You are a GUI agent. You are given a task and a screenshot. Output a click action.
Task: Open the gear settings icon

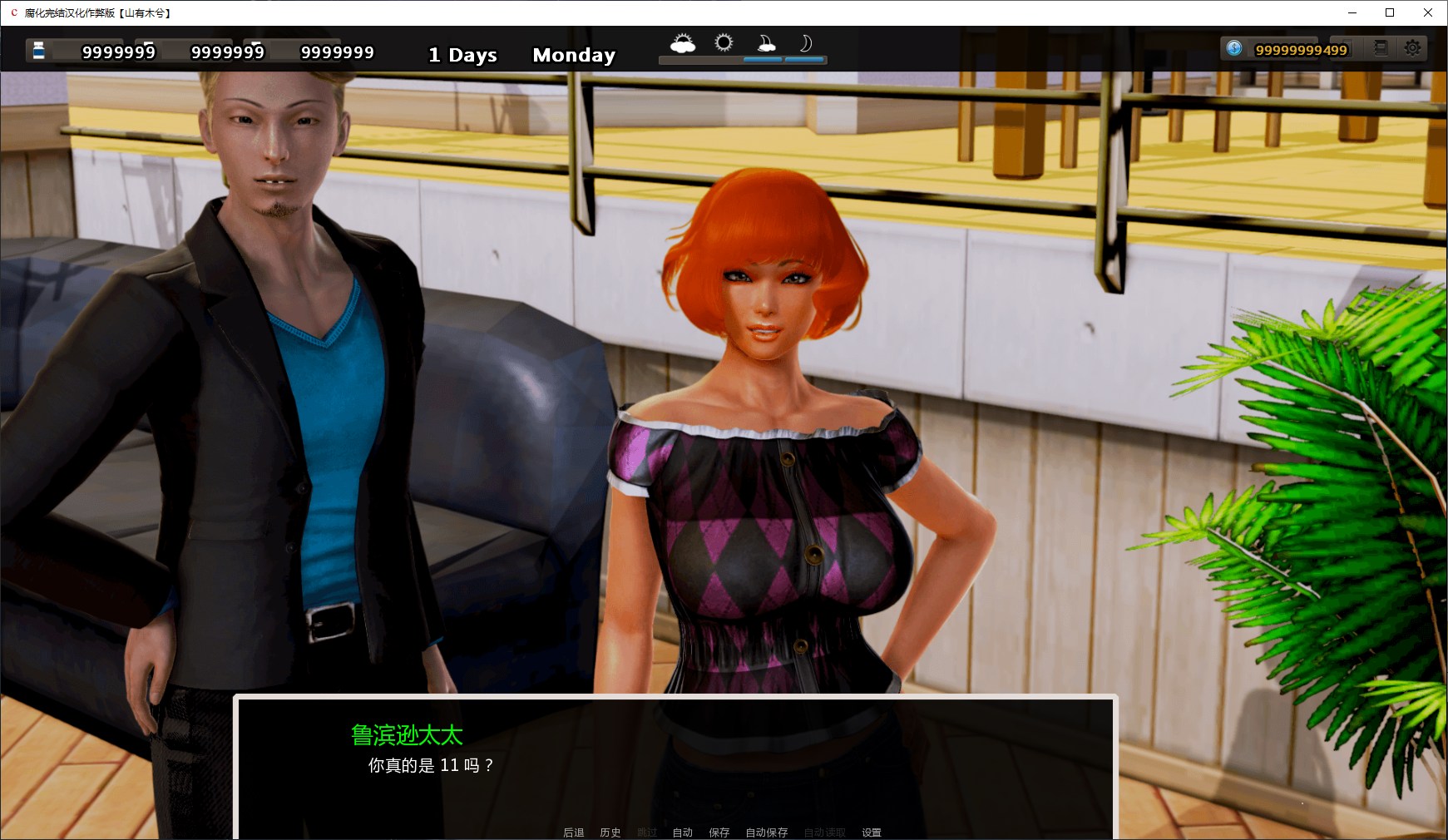[1412, 48]
